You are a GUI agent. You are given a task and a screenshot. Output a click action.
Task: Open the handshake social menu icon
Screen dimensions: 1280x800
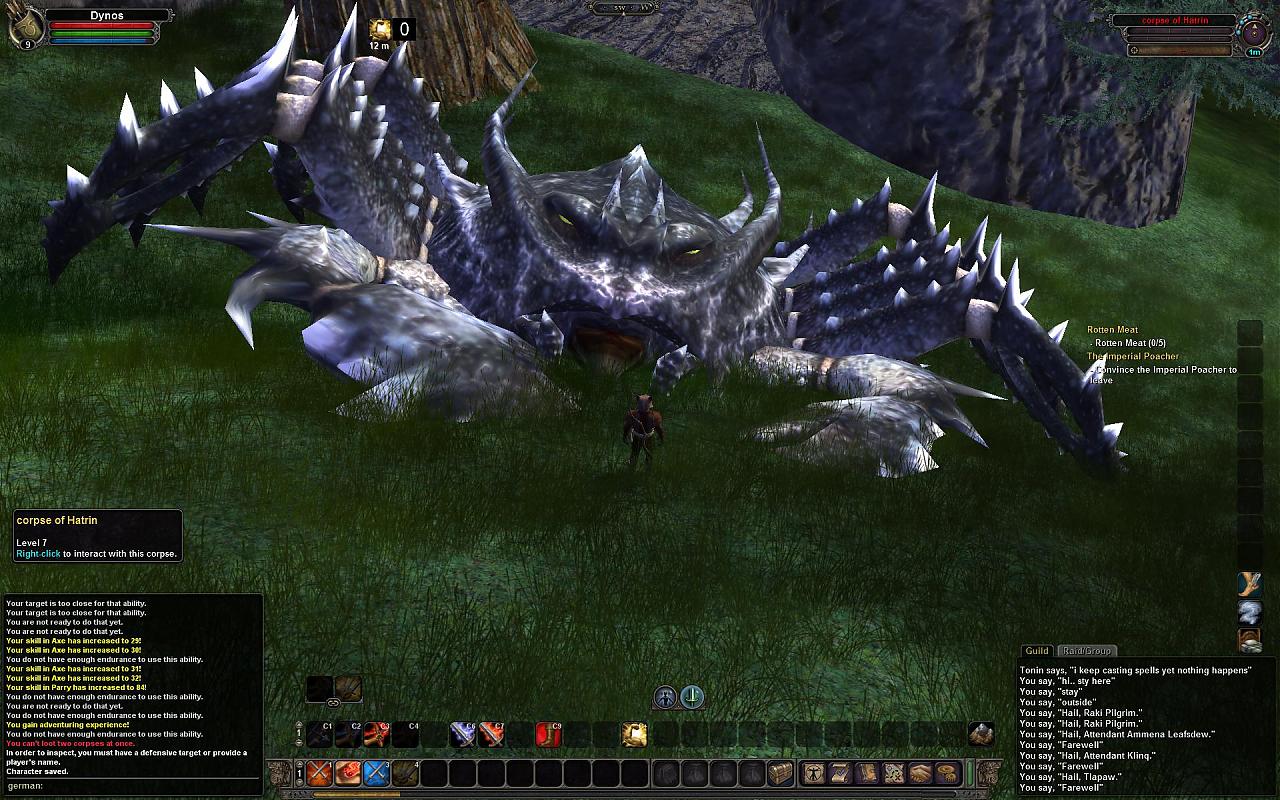pyautogui.click(x=920, y=773)
